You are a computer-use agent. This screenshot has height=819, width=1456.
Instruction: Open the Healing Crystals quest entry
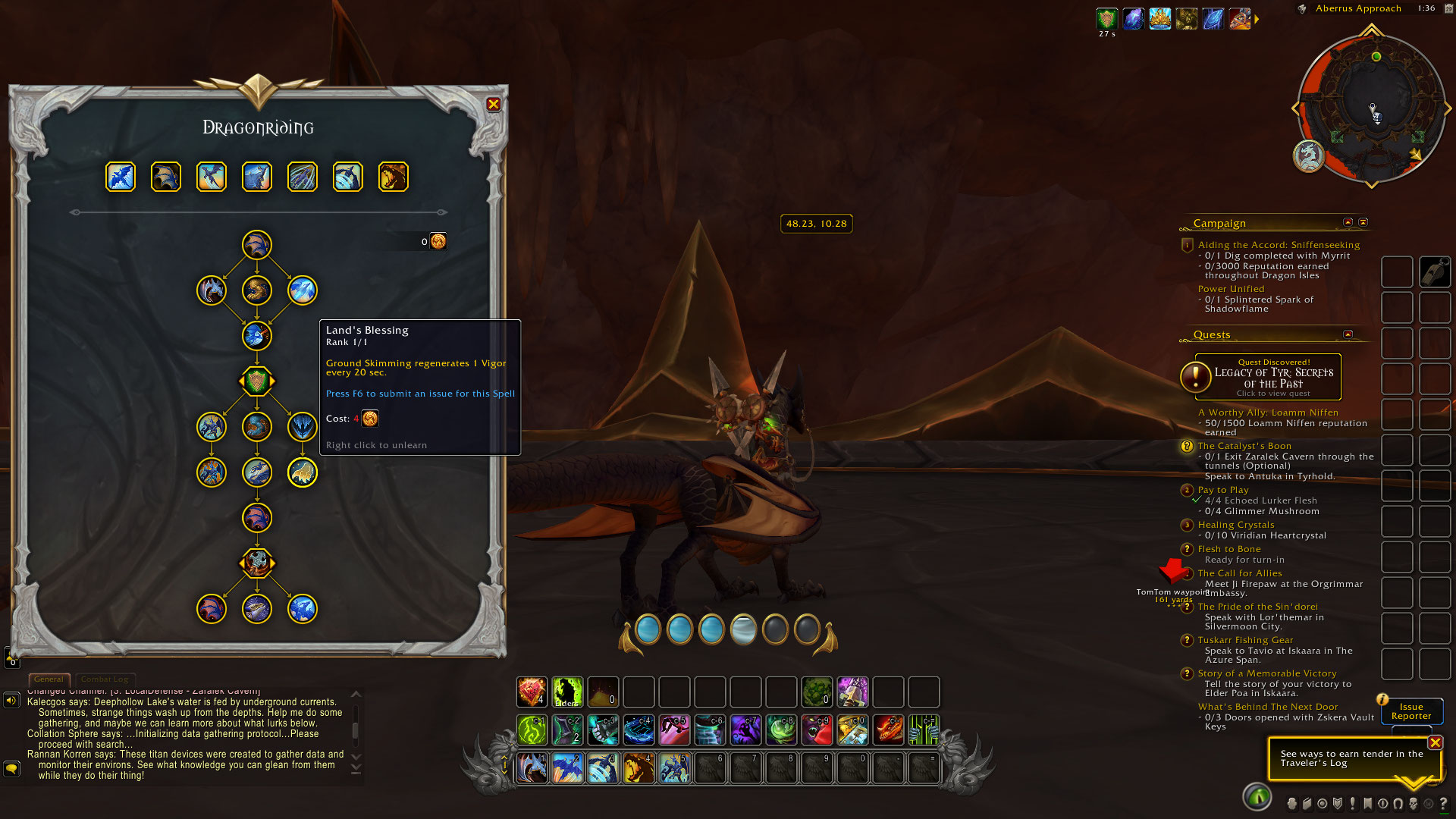[1235, 525]
